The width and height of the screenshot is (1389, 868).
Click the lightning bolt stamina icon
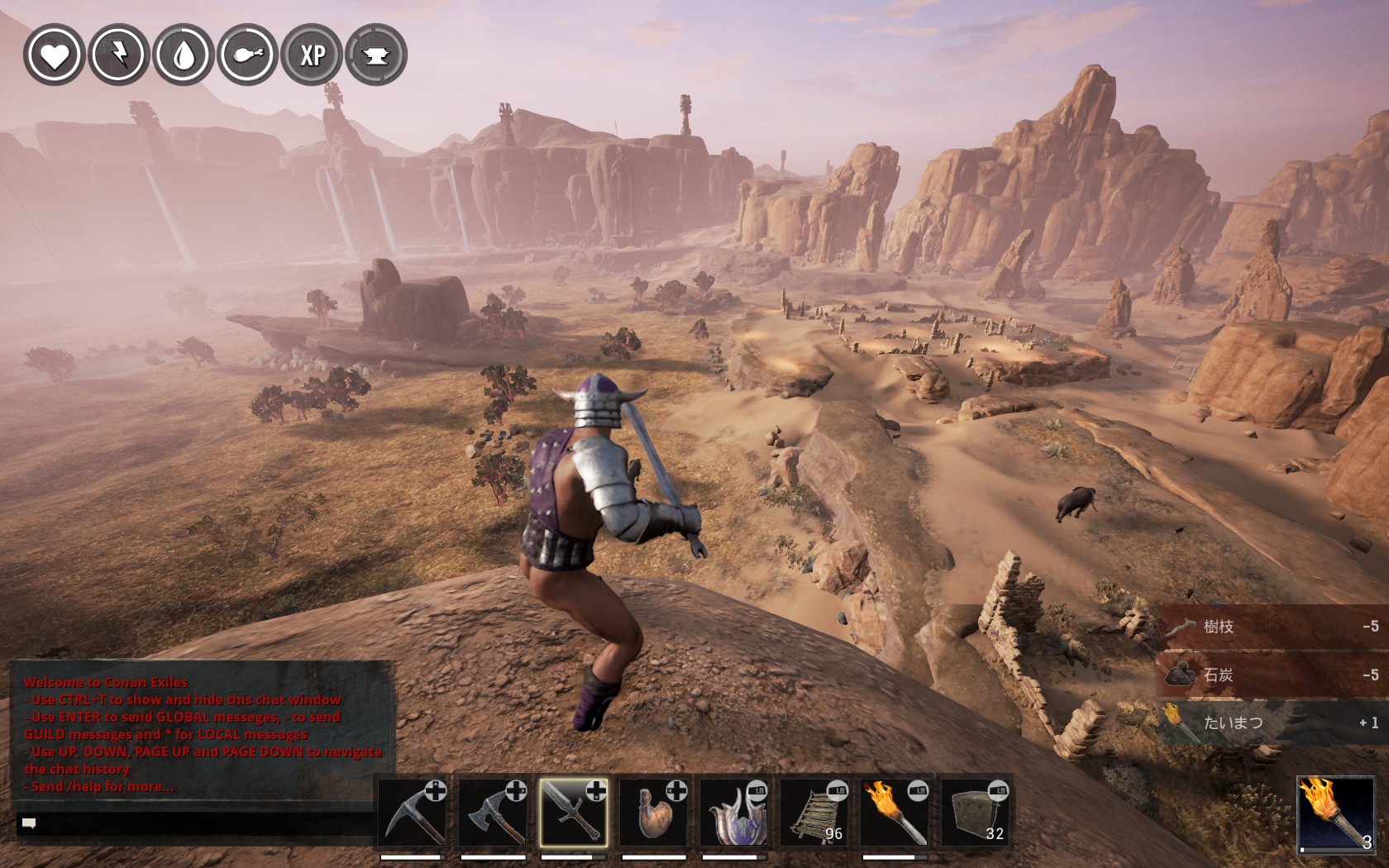click(x=118, y=55)
